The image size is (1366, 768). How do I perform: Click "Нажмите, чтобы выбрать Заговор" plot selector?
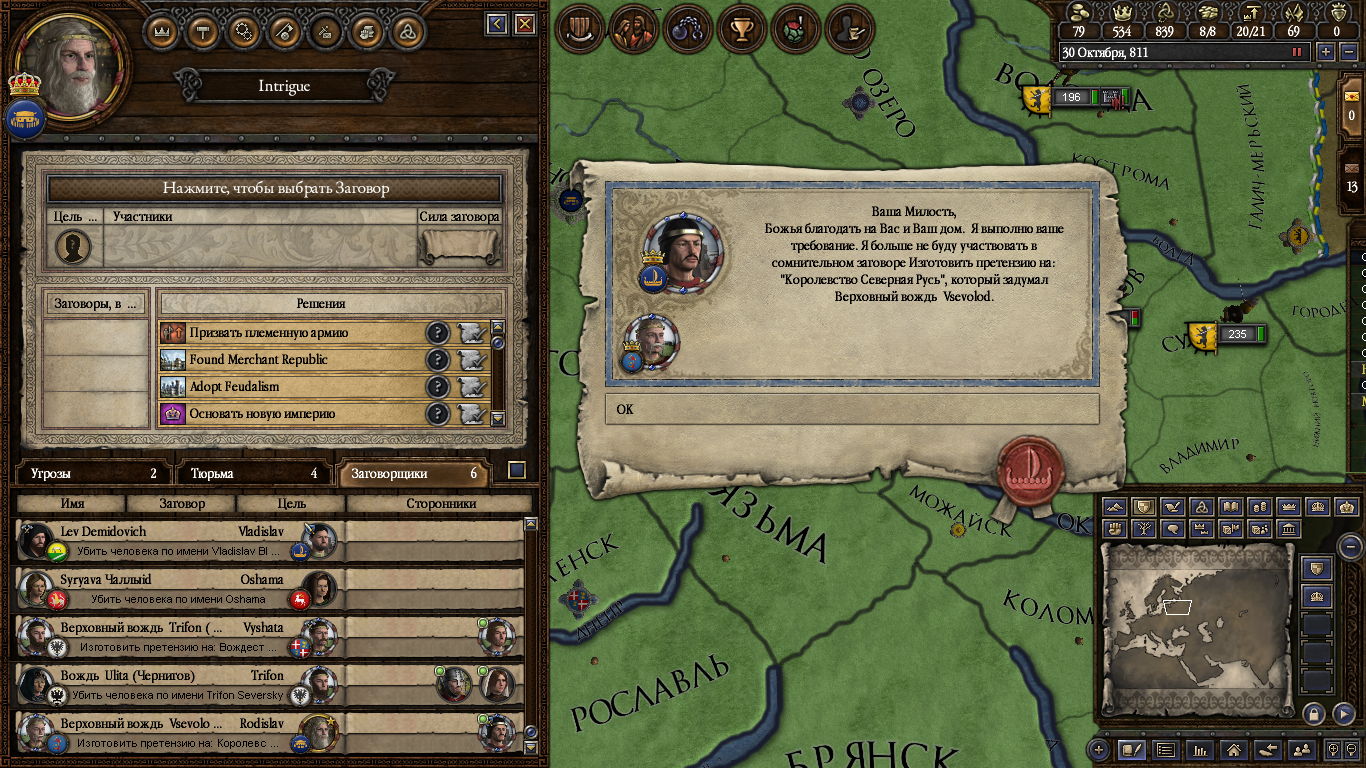275,188
